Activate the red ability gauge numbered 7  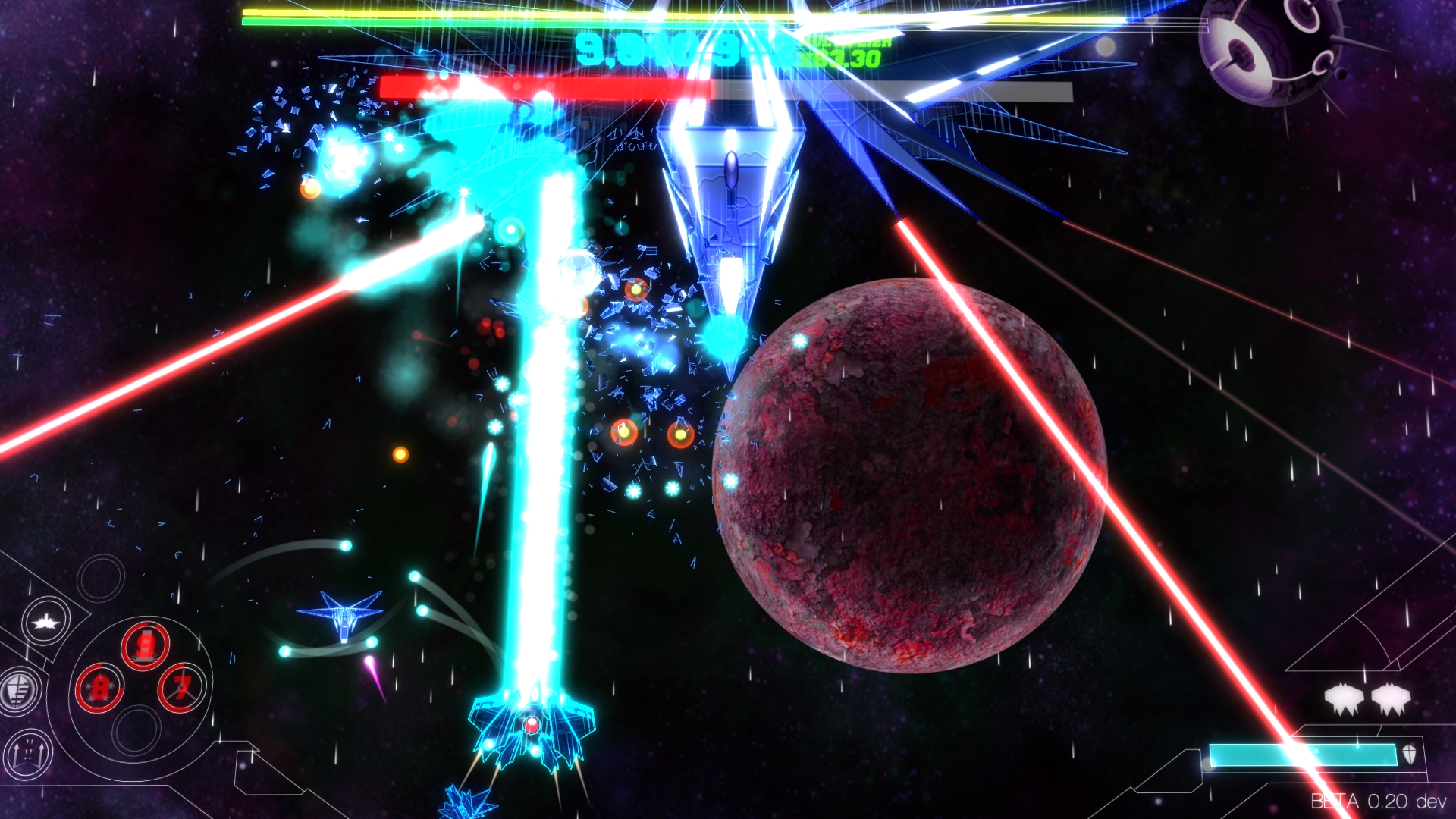click(x=179, y=688)
